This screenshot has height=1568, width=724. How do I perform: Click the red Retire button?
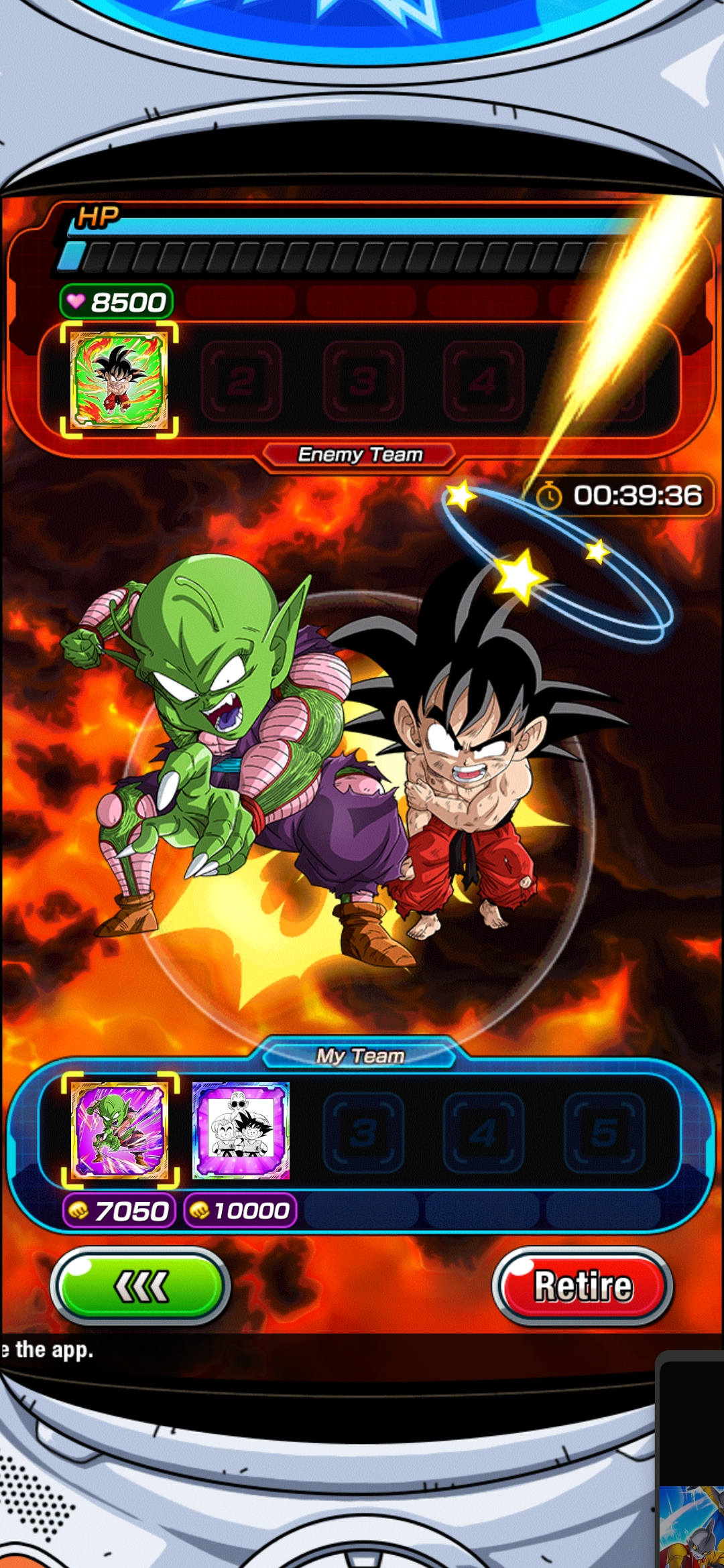click(x=582, y=1286)
